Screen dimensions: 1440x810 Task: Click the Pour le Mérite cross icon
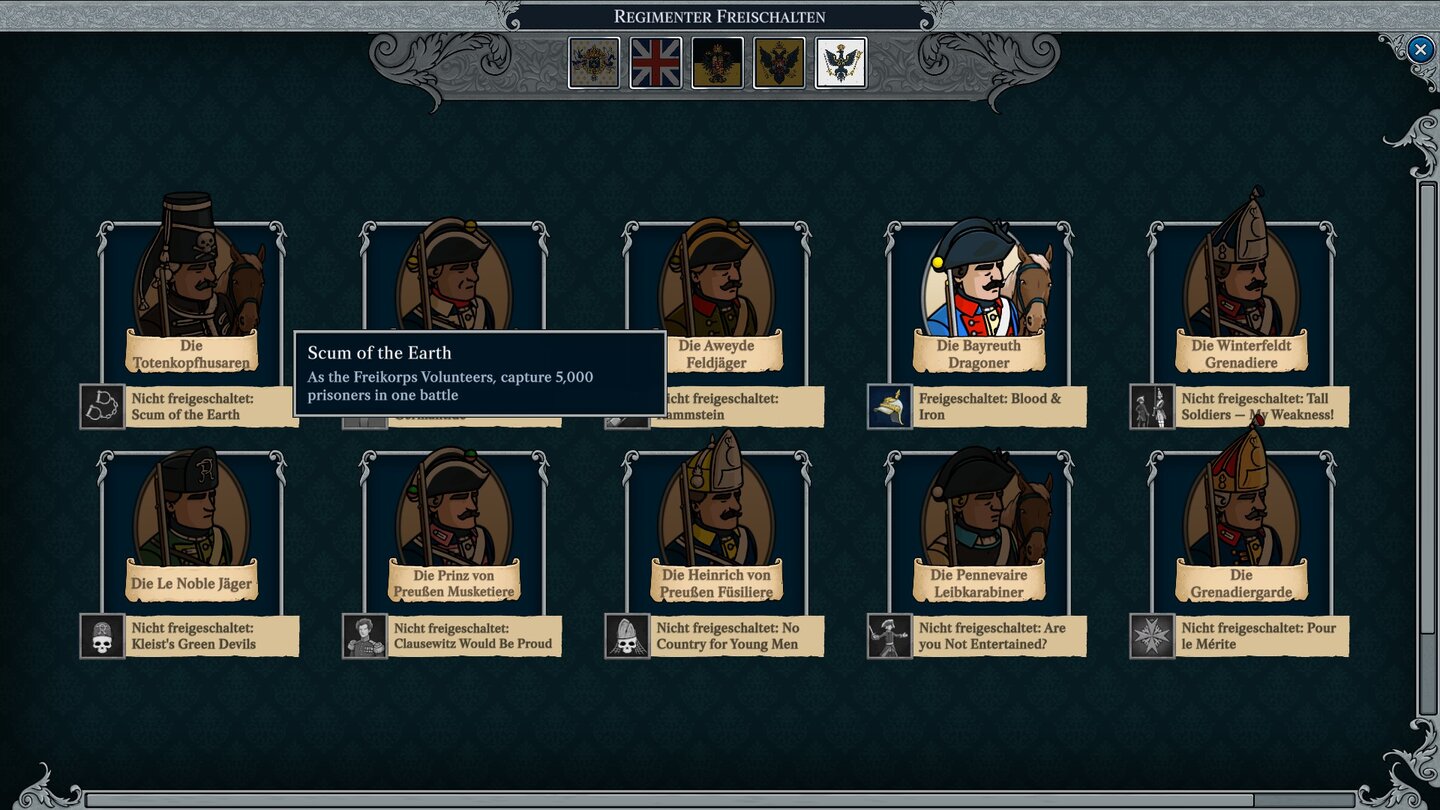[x=1152, y=636]
